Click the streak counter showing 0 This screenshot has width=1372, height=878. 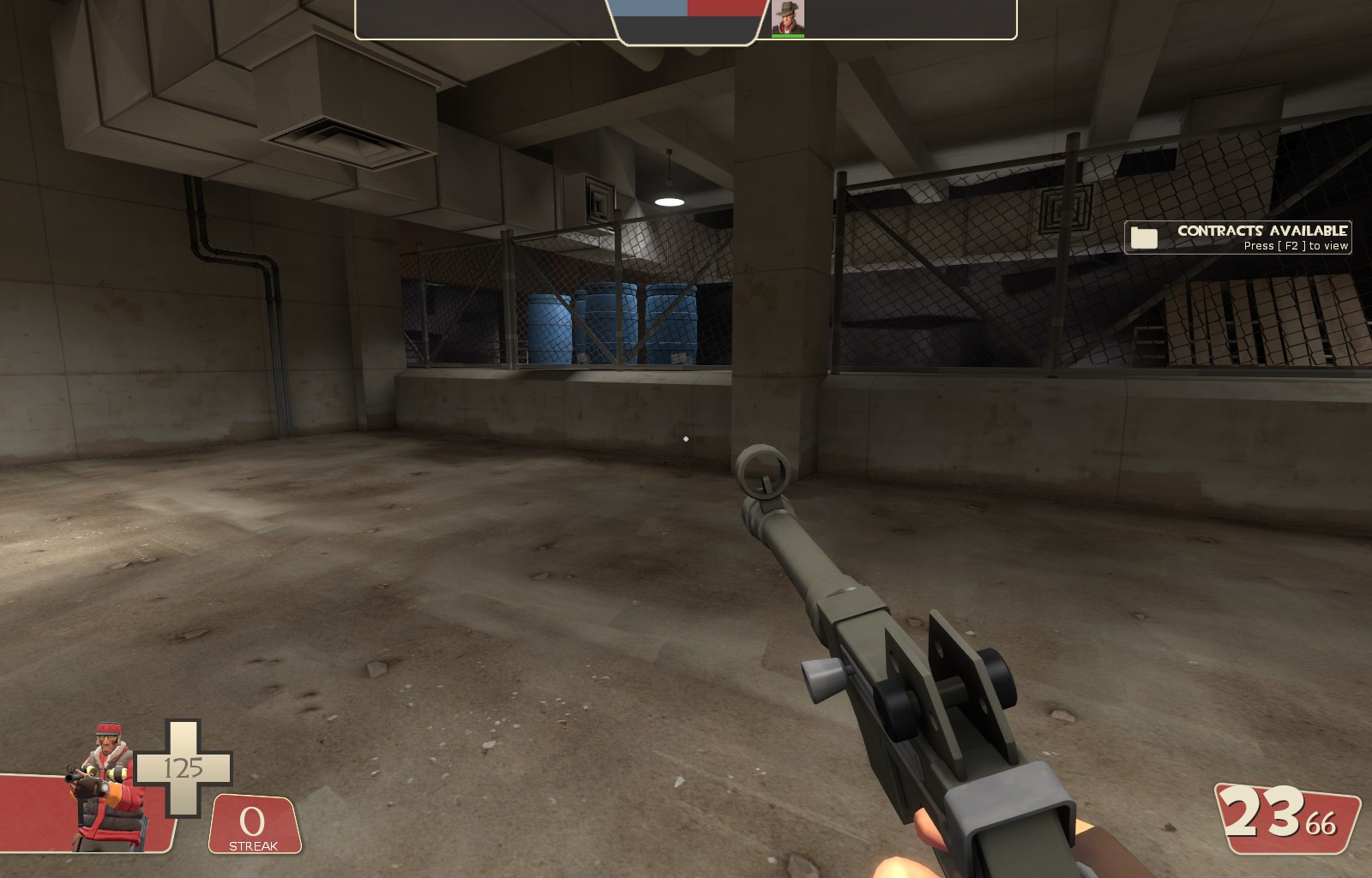click(x=251, y=821)
